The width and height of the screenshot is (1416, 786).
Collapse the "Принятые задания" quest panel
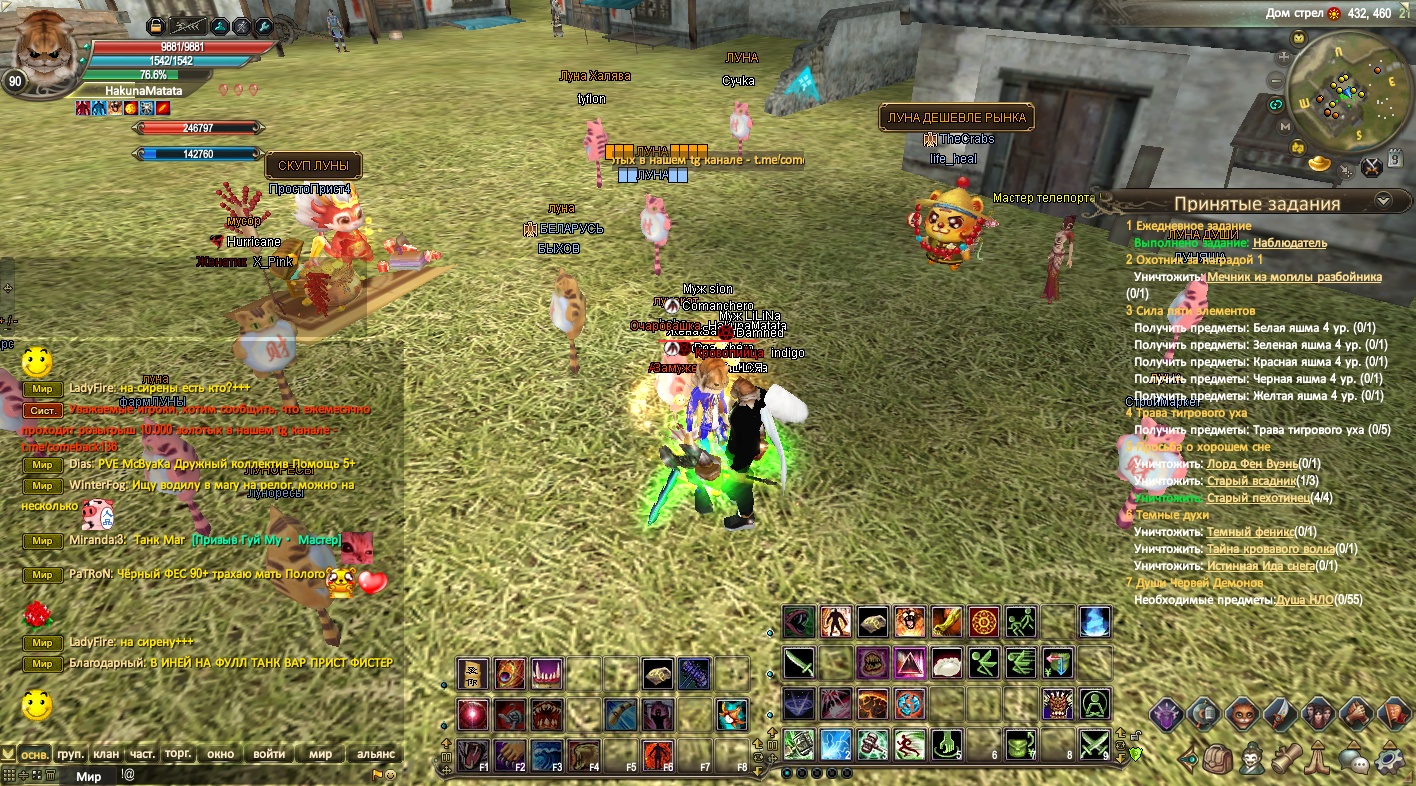(x=1381, y=200)
